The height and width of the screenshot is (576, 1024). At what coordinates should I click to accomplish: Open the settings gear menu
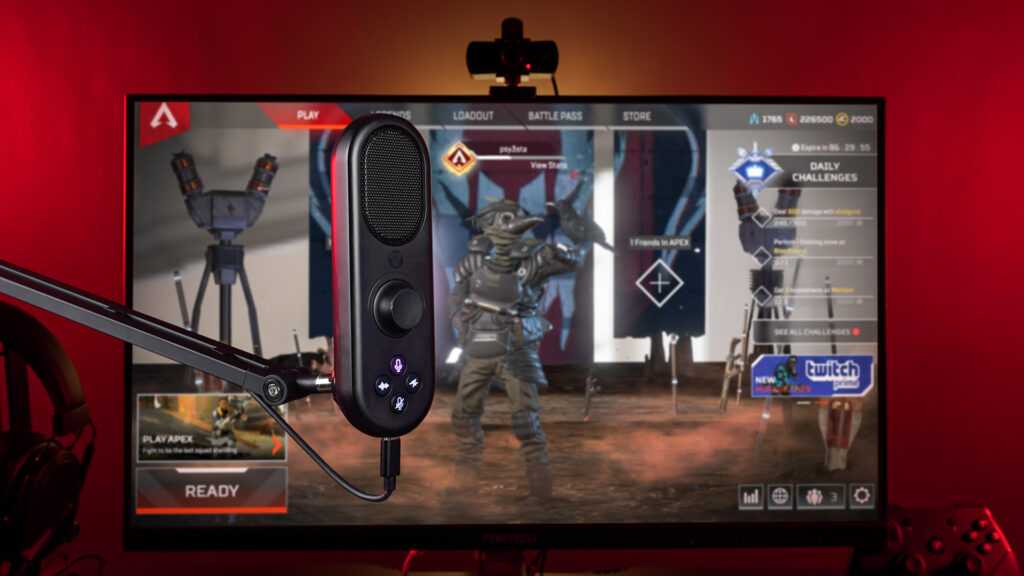pos(861,495)
